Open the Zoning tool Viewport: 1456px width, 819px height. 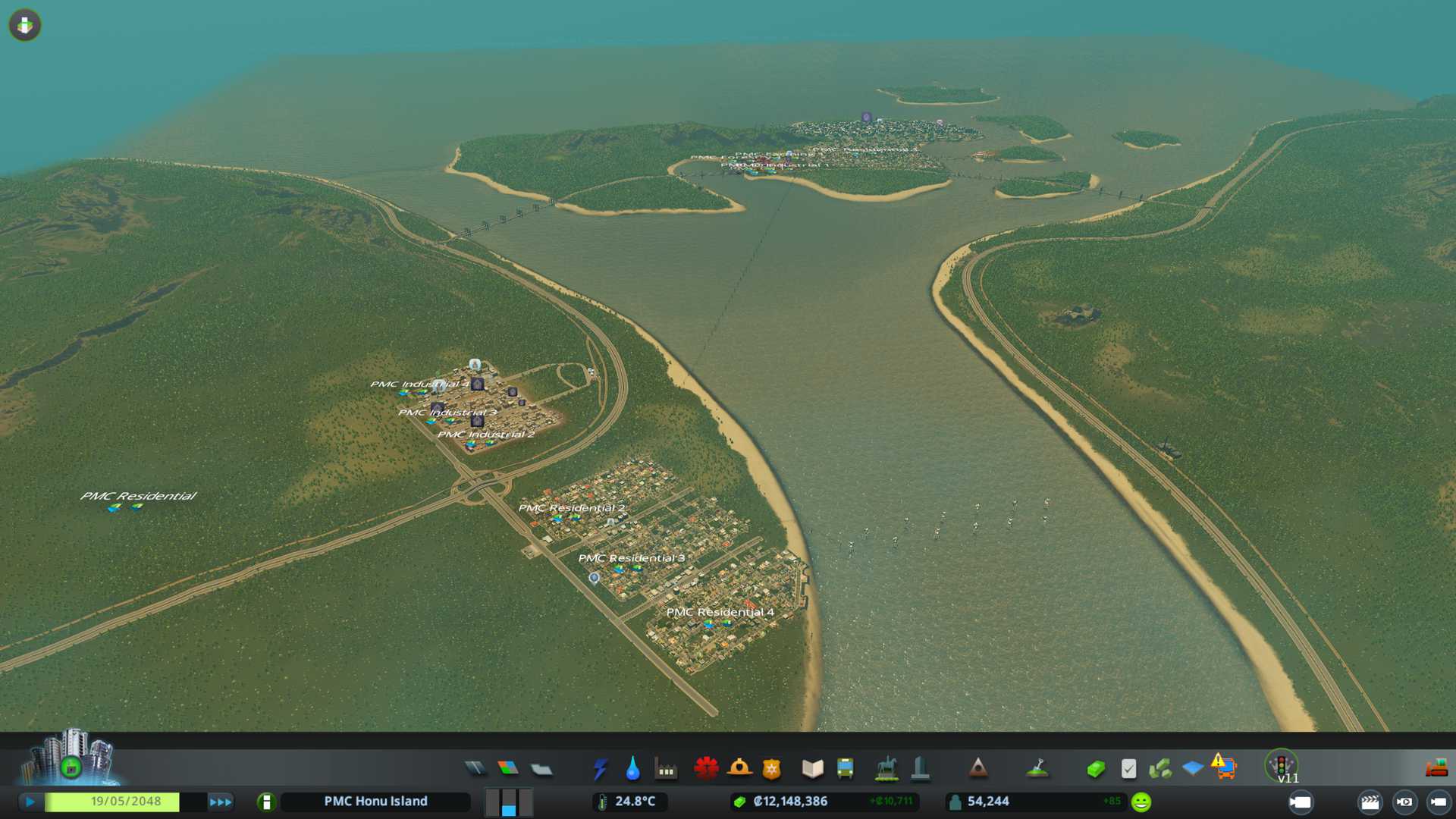point(508,769)
